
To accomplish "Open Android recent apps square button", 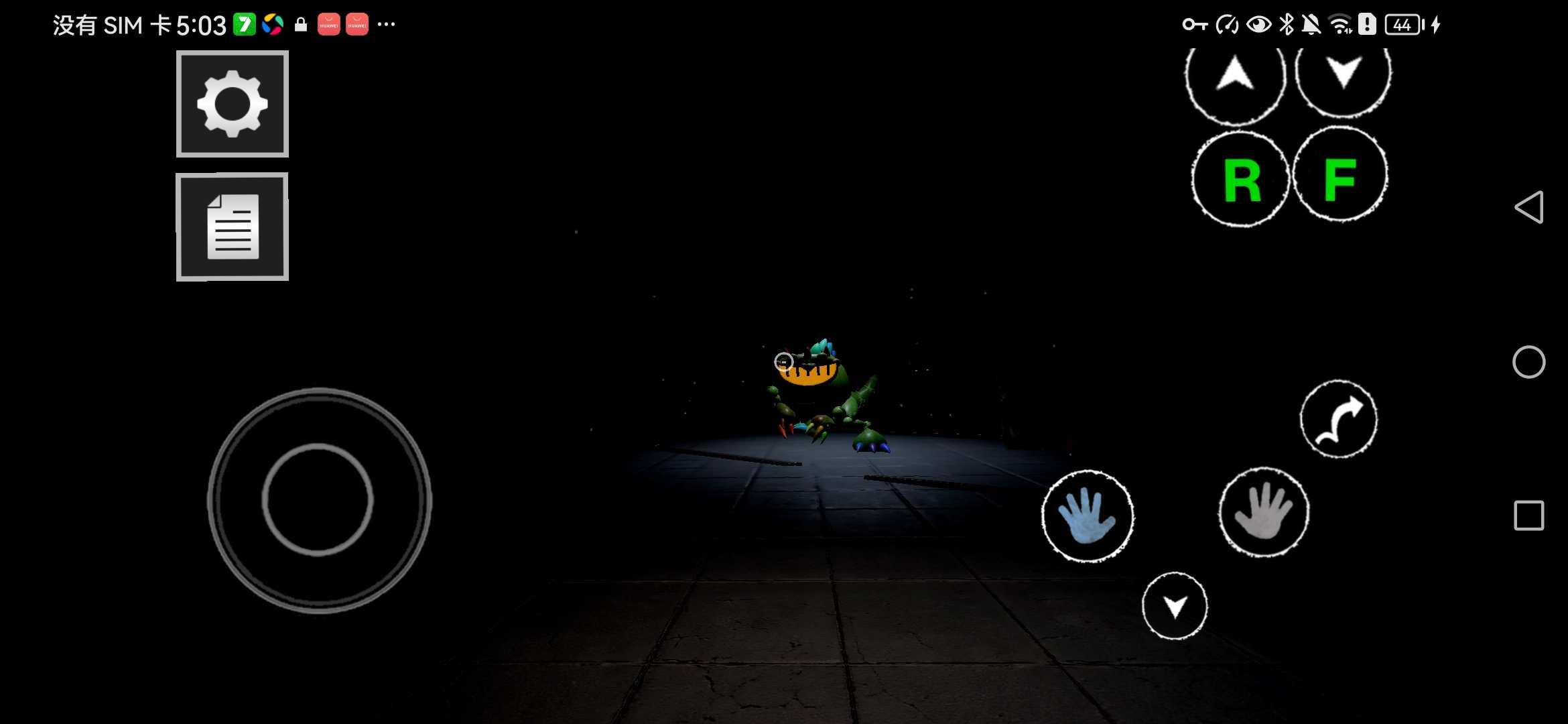I will (x=1528, y=516).
